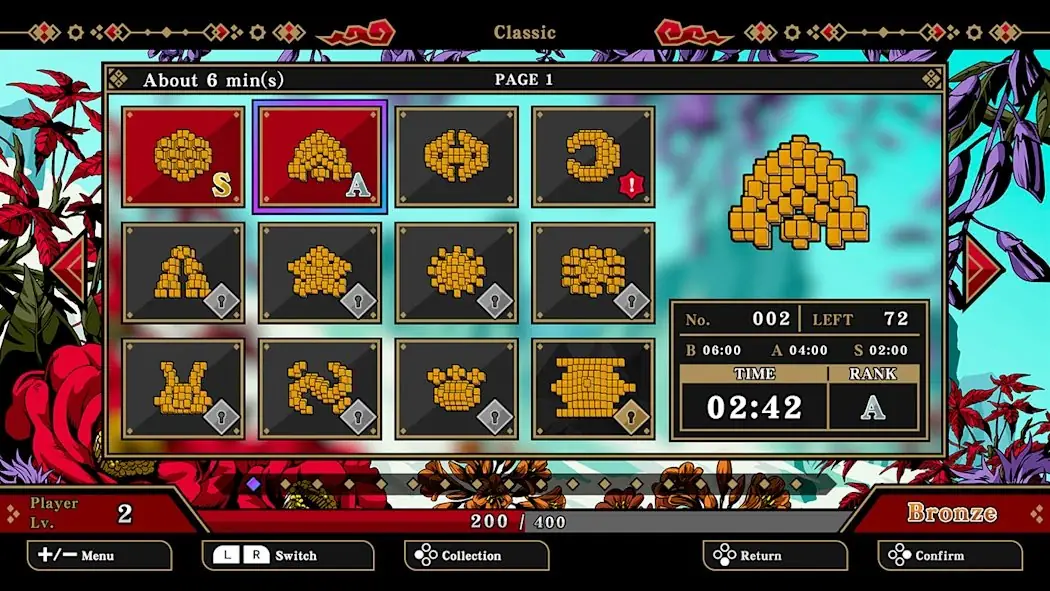1050x591 pixels.
Task: Choose the locked paw-shaped puzzle tile
Action: pyautogui.click(x=456, y=389)
